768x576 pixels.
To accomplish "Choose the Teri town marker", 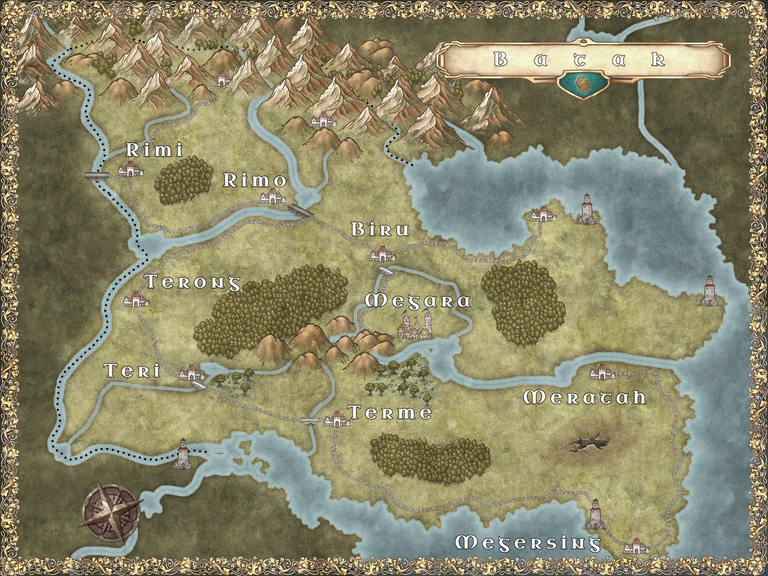I will coord(190,373).
